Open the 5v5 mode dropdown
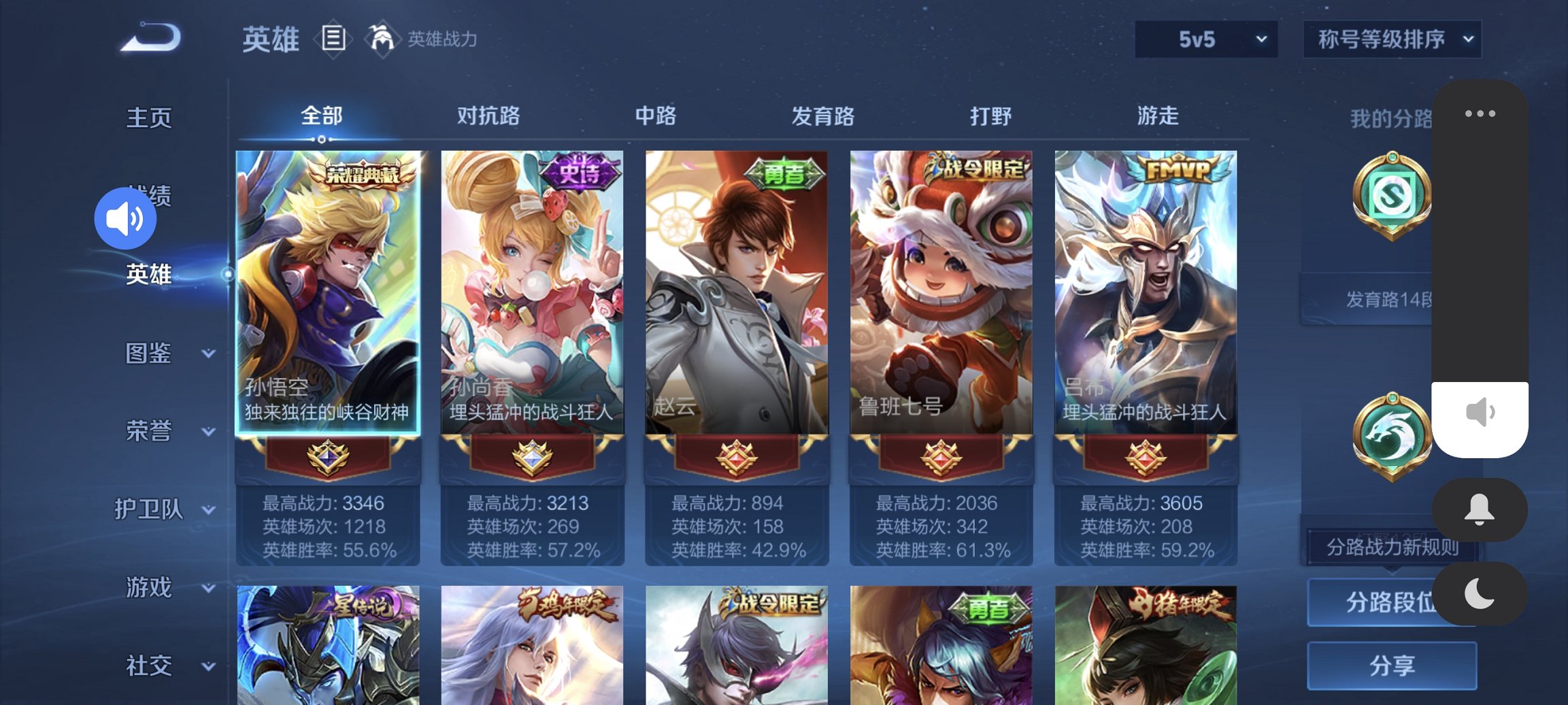Image resolution: width=1568 pixels, height=705 pixels. [x=1205, y=39]
